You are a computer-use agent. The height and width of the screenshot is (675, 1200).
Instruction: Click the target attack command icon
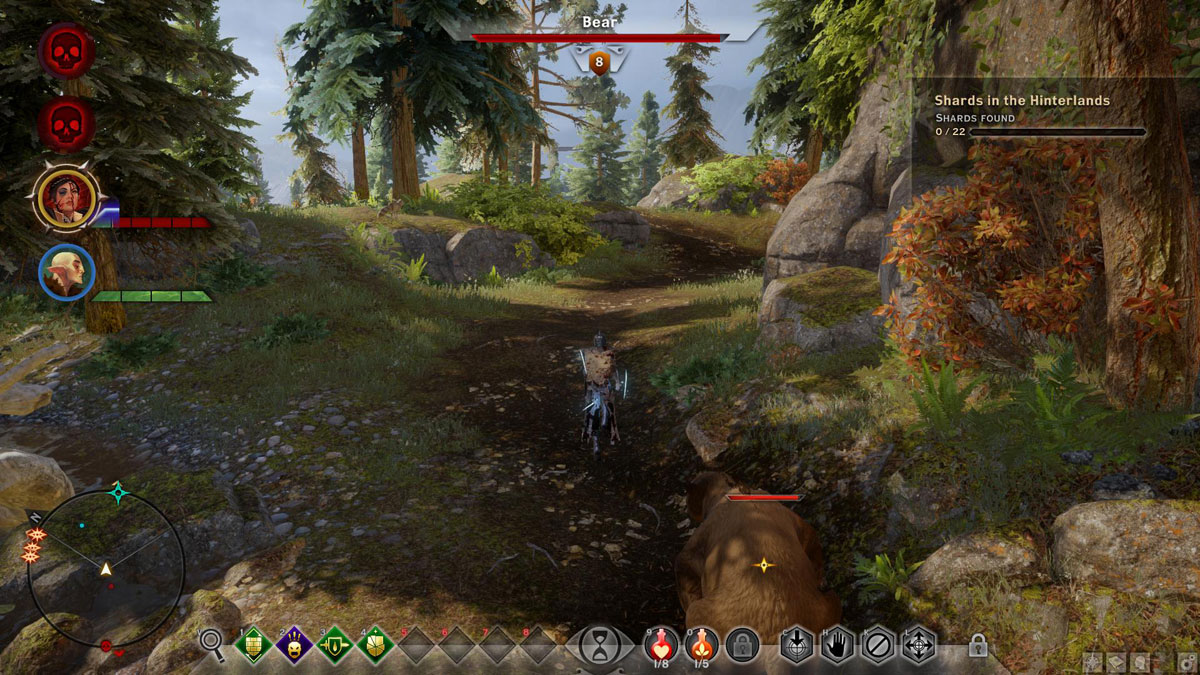(796, 644)
